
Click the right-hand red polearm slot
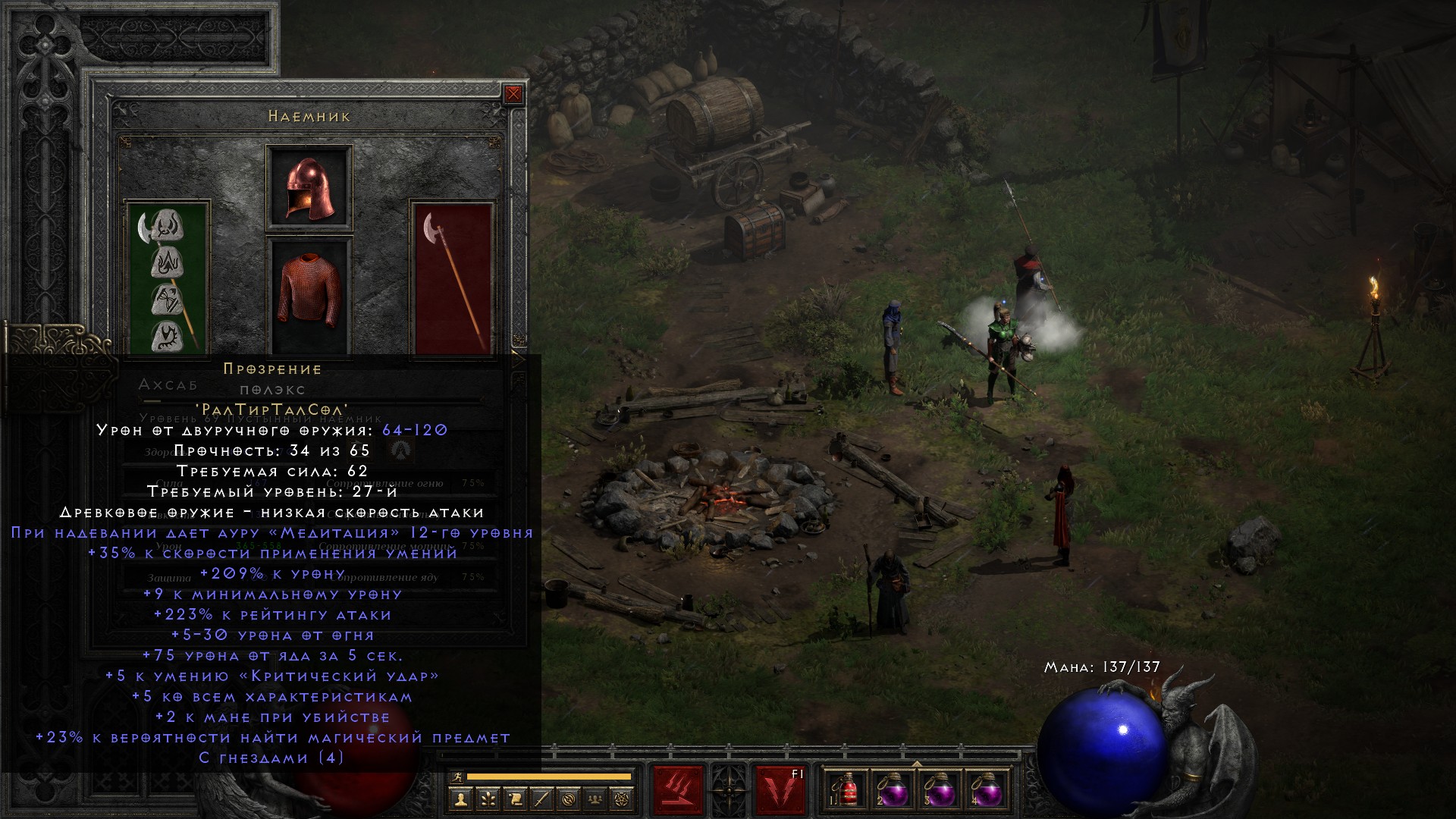tap(453, 278)
